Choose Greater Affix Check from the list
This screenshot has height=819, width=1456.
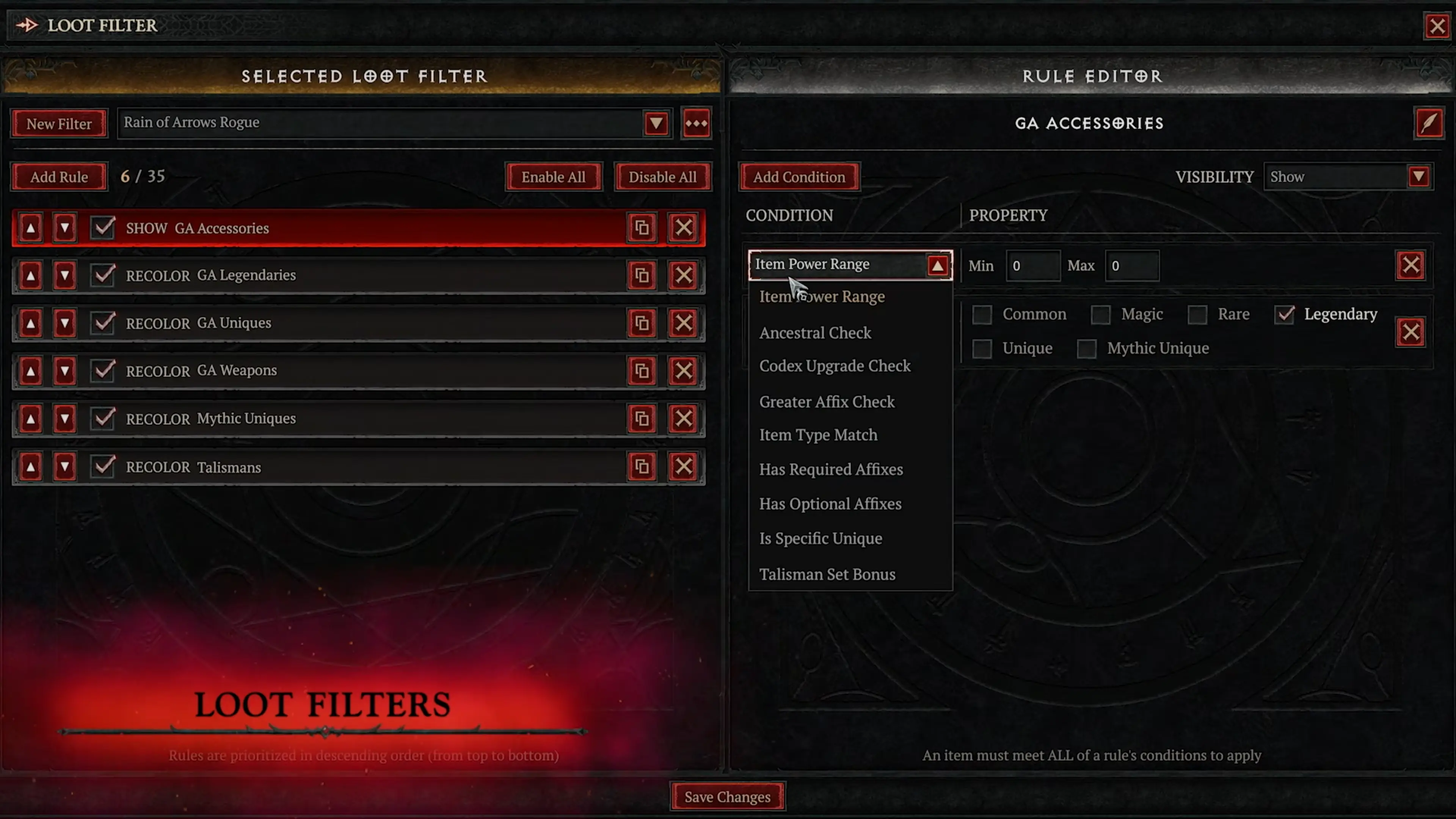826,402
